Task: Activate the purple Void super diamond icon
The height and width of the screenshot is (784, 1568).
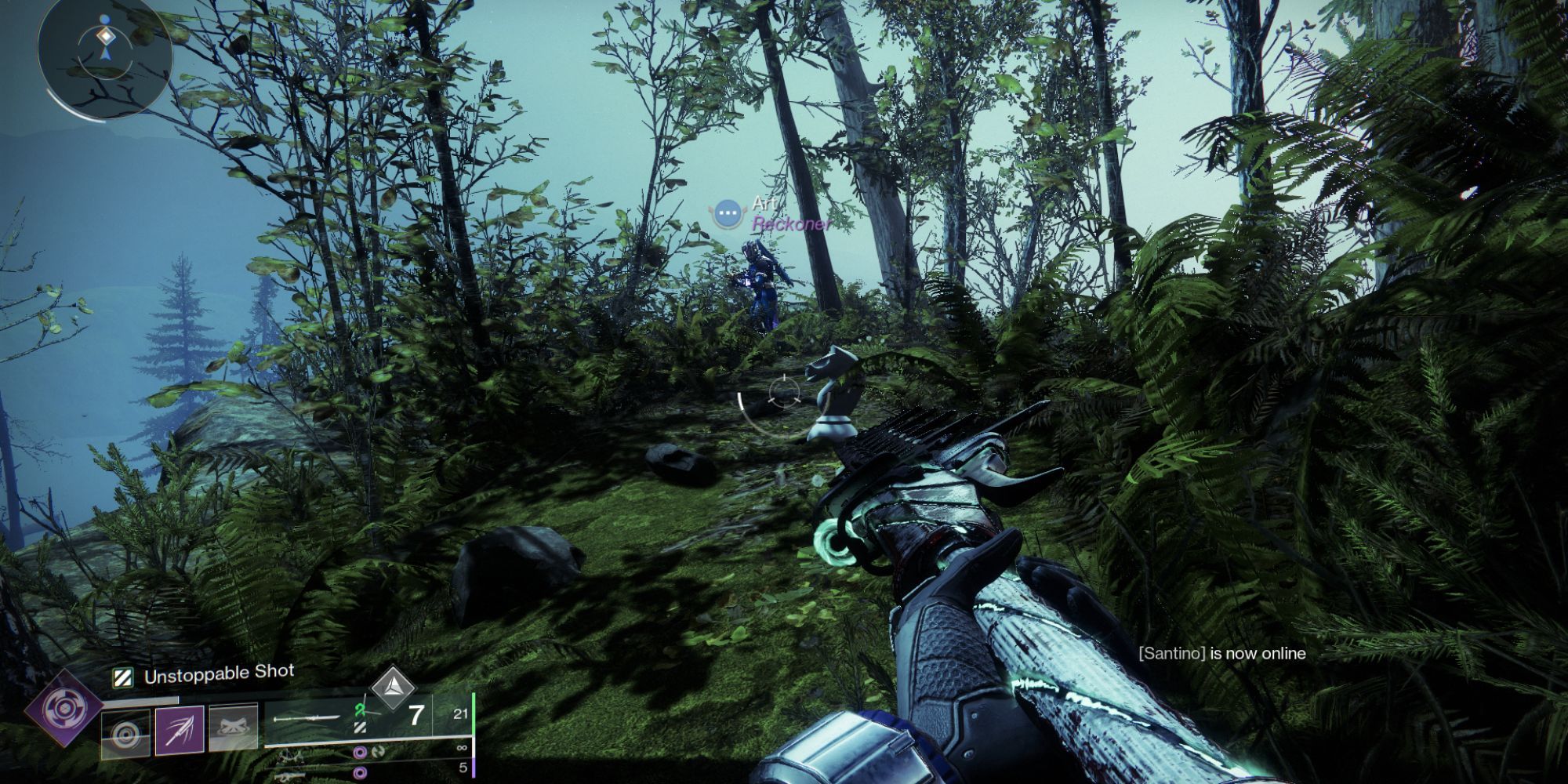Action: click(x=64, y=708)
